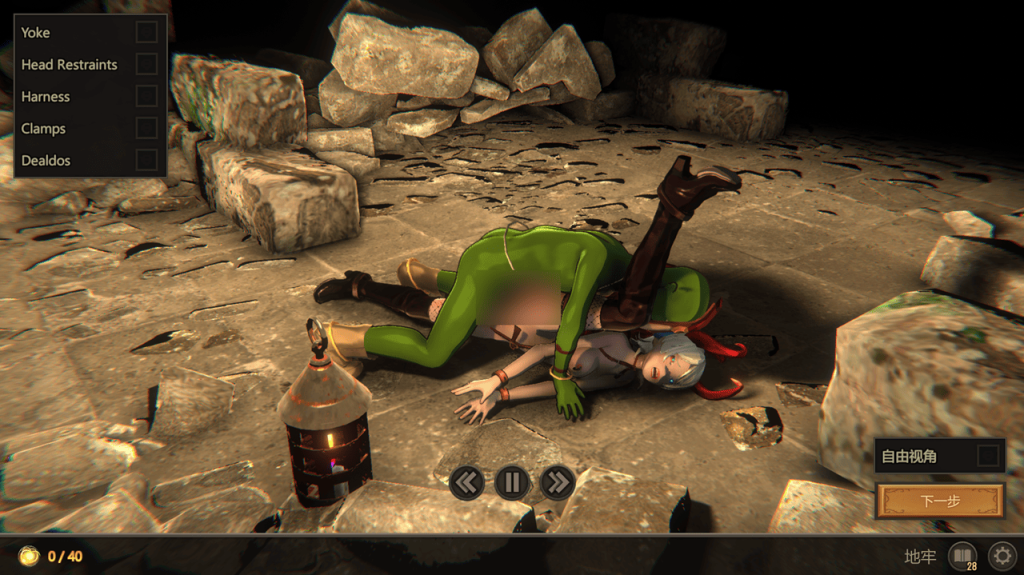Enable the Head Restraints checkbox
Image resolution: width=1024 pixels, height=575 pixels.
tap(147, 64)
